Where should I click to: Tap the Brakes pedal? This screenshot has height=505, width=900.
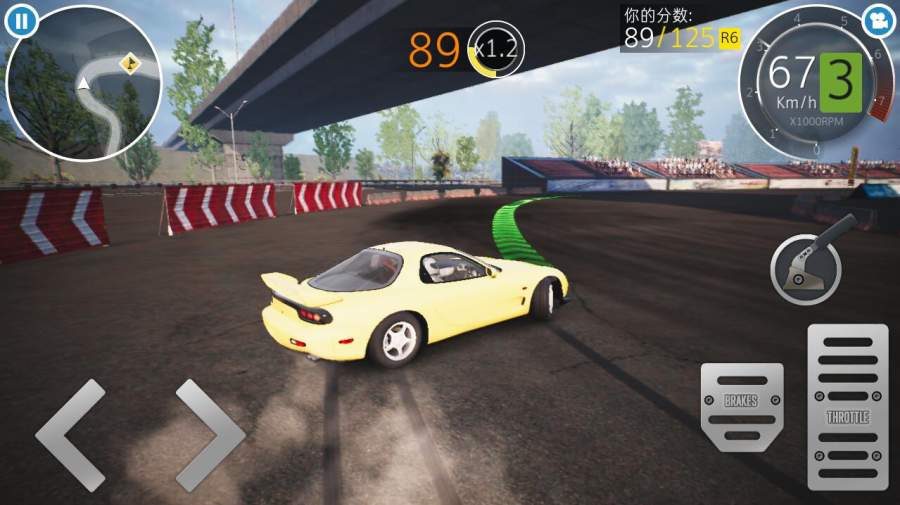pos(741,406)
